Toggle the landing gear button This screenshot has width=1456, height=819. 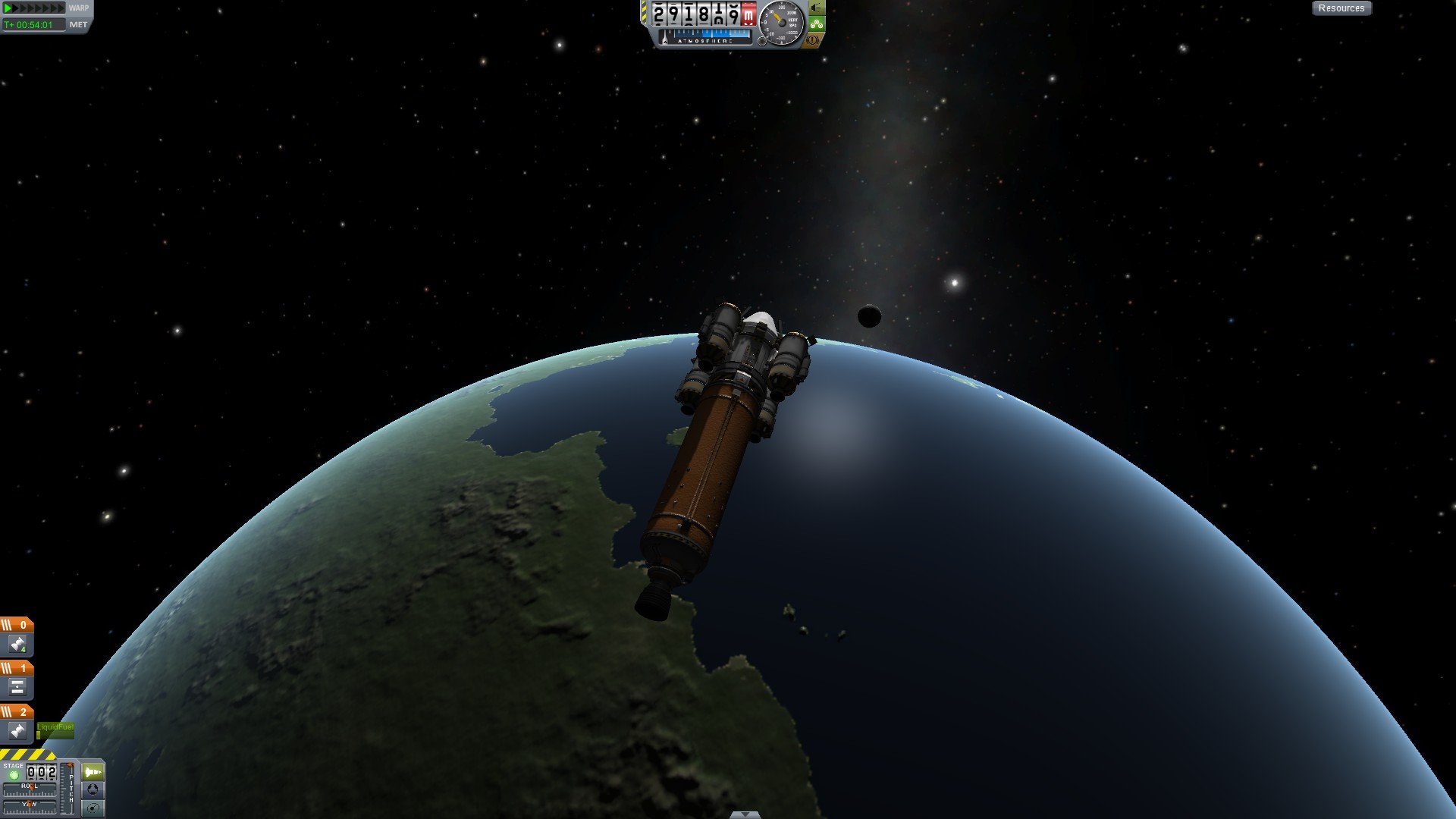point(816,8)
